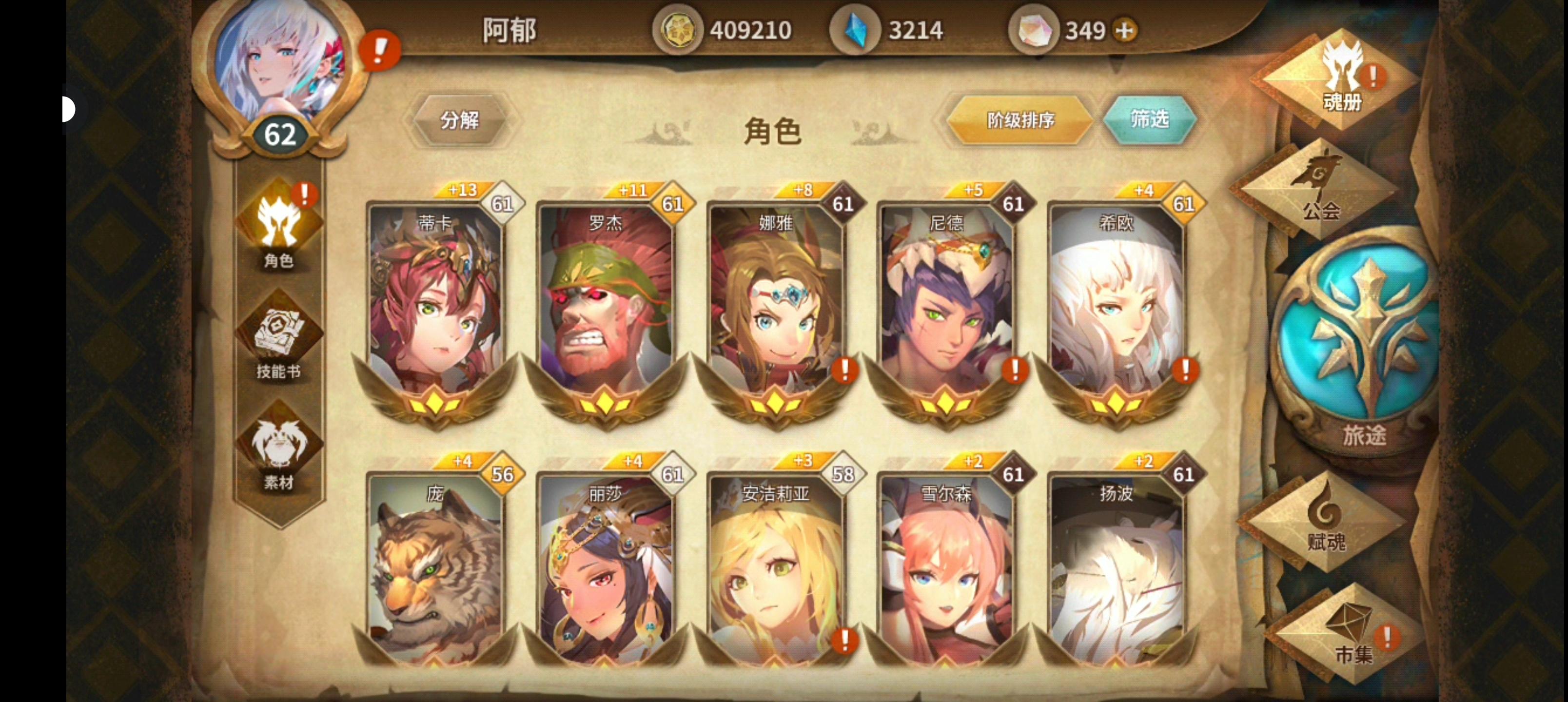The width and height of the screenshot is (1568, 702).
Task: Tap the plus to buy more crystals
Action: 1125,30
